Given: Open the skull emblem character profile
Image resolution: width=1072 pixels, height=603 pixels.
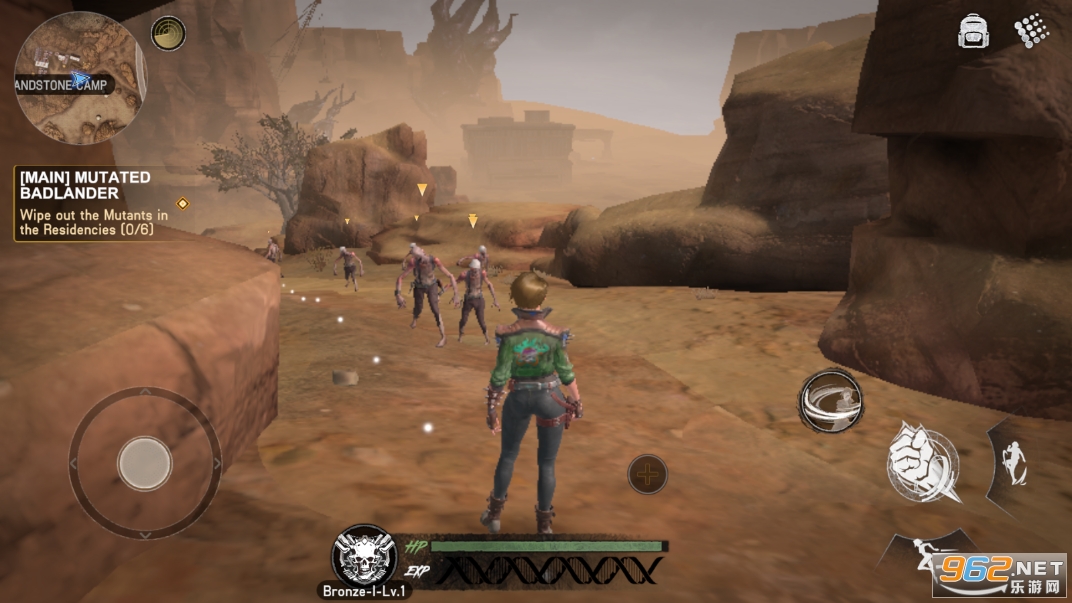Looking at the screenshot, I should [364, 555].
